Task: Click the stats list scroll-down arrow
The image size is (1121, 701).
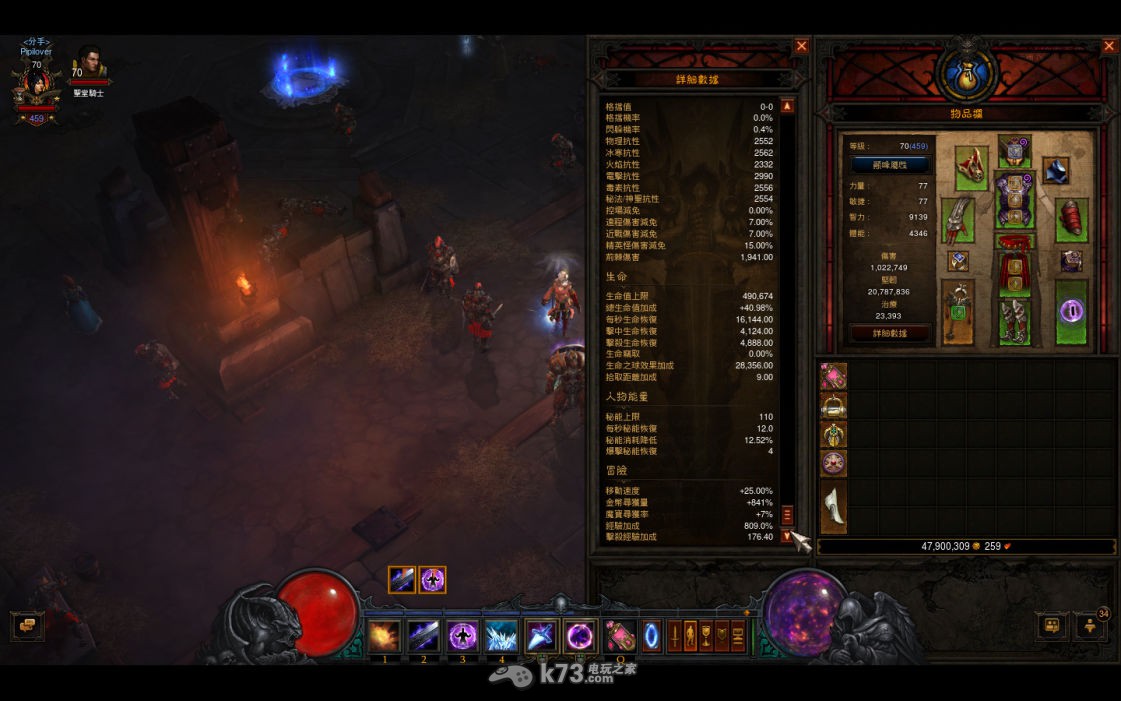Action: click(x=788, y=537)
